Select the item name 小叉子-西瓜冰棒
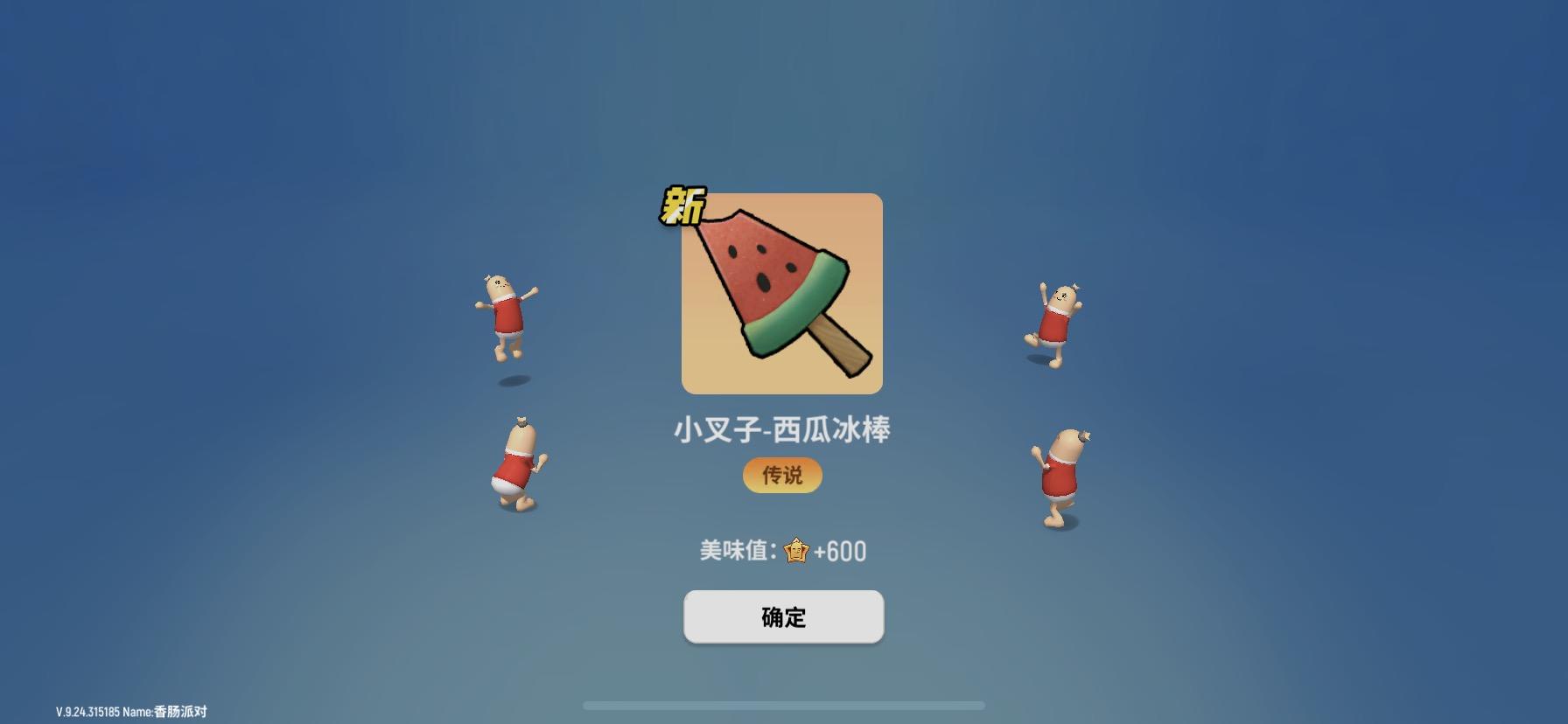Image resolution: width=1568 pixels, height=724 pixels. click(781, 428)
